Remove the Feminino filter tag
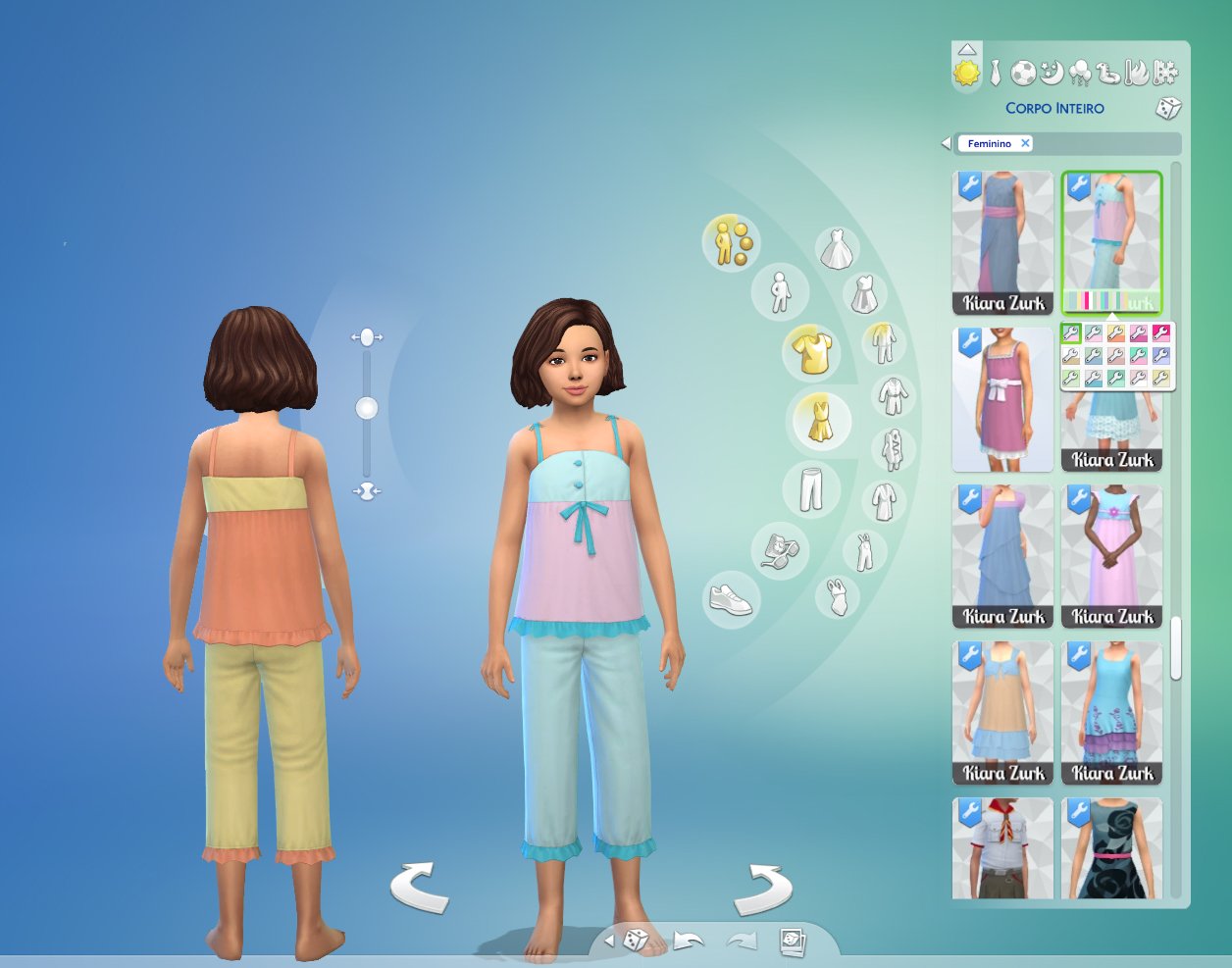The image size is (1232, 968). [x=1025, y=143]
